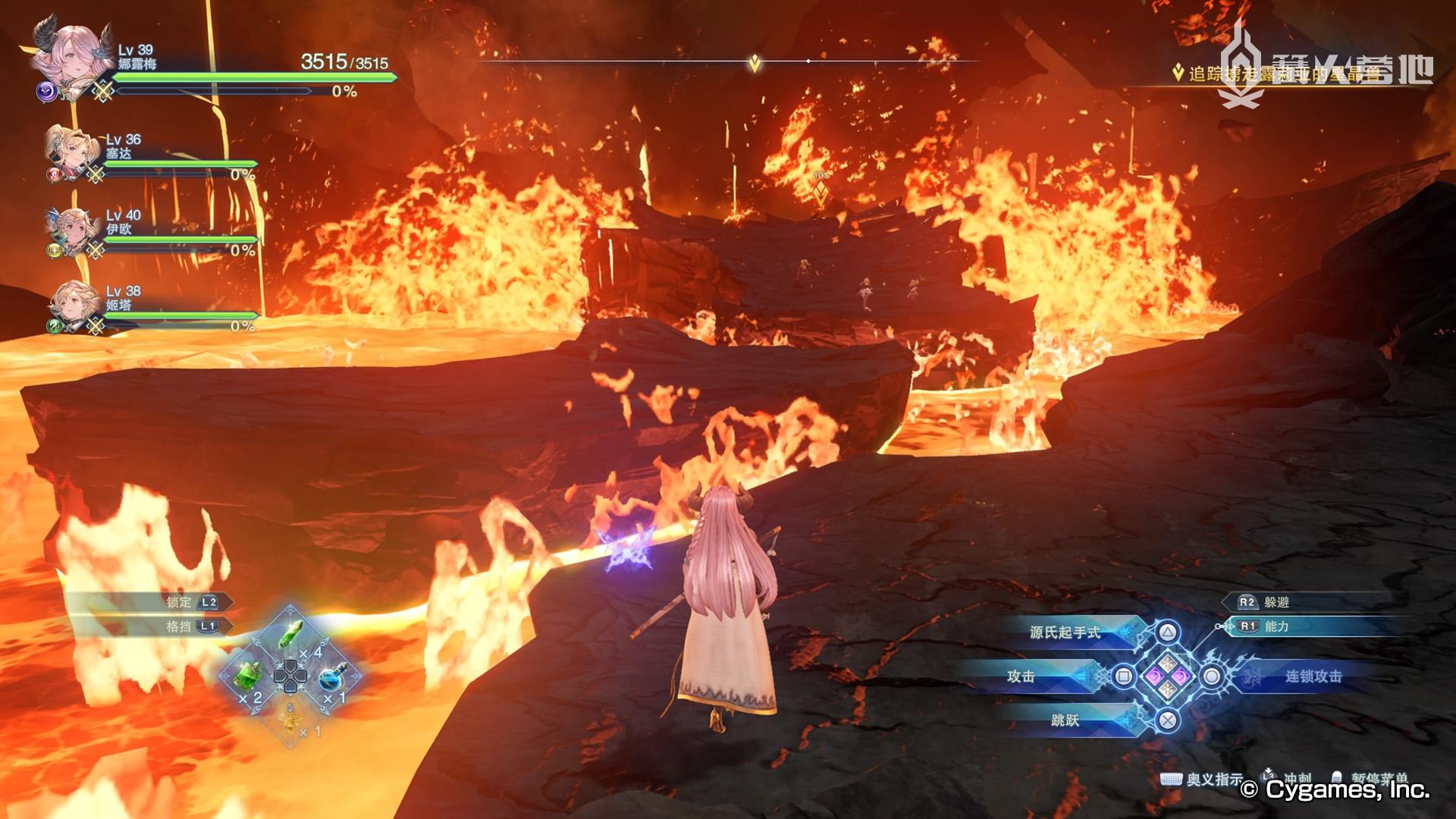Activate the 连锁攻击 chain attack label
This screenshot has width=1456, height=819.
[1313, 676]
